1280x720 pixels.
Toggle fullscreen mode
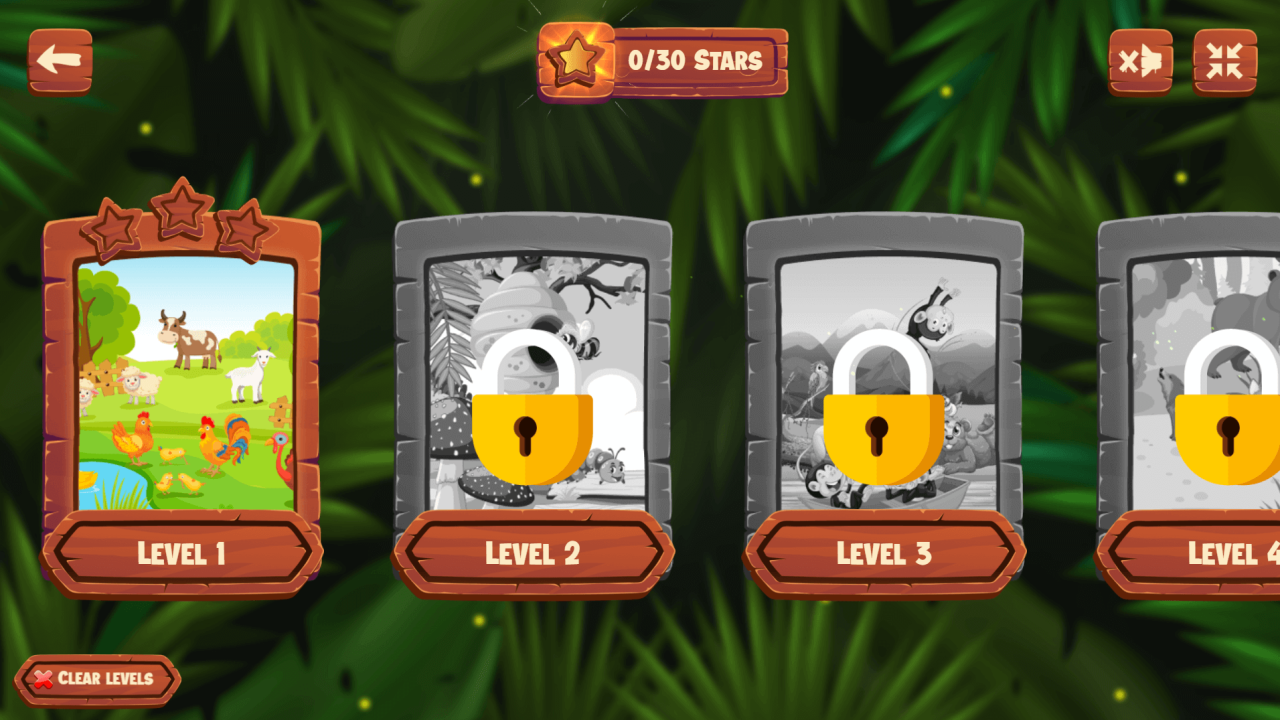tap(1222, 62)
